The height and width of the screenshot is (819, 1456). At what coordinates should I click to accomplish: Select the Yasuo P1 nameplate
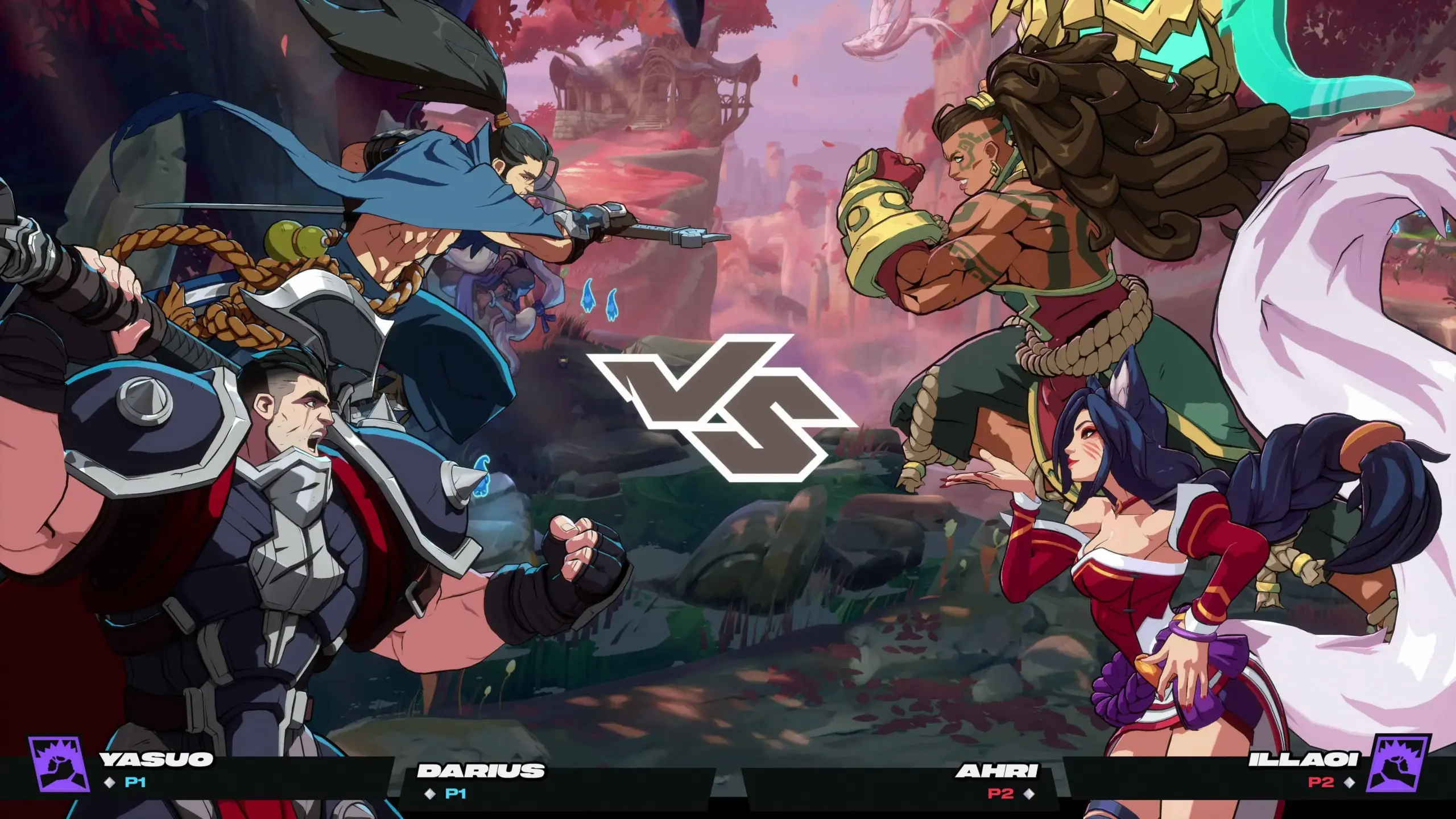[x=156, y=769]
